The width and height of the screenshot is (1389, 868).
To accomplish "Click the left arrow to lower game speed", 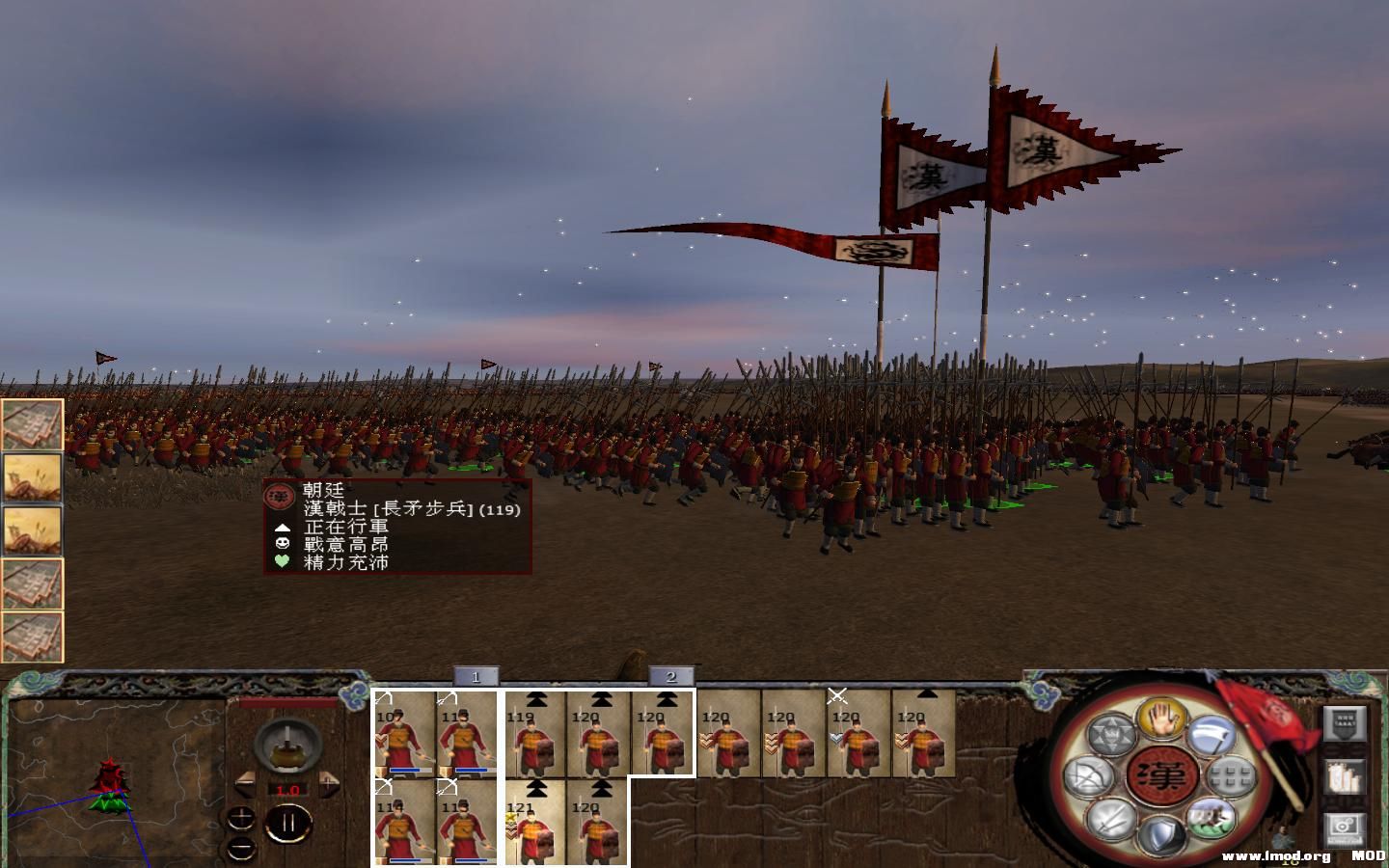I will click(x=244, y=783).
